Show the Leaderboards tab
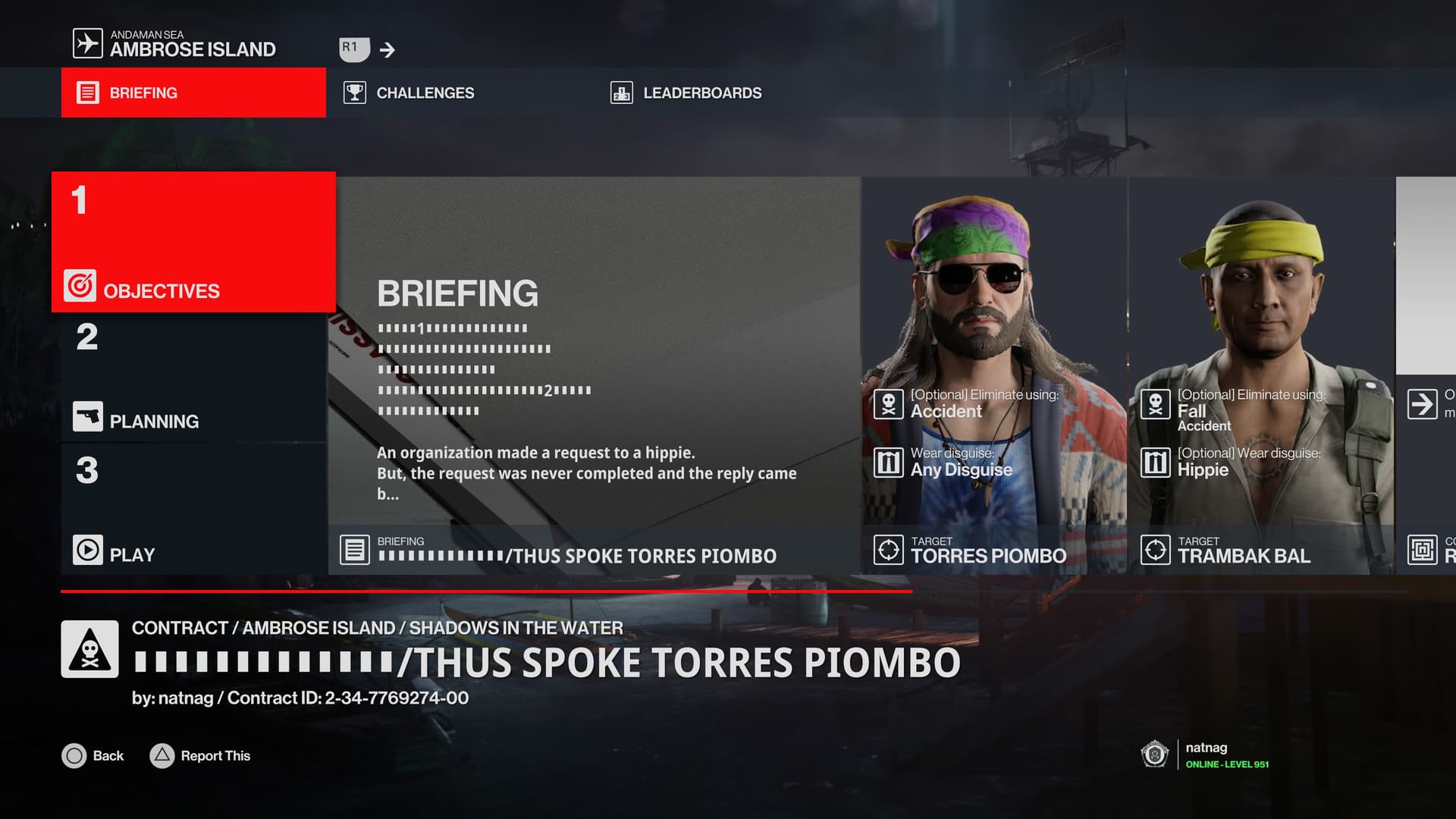 pos(701,93)
